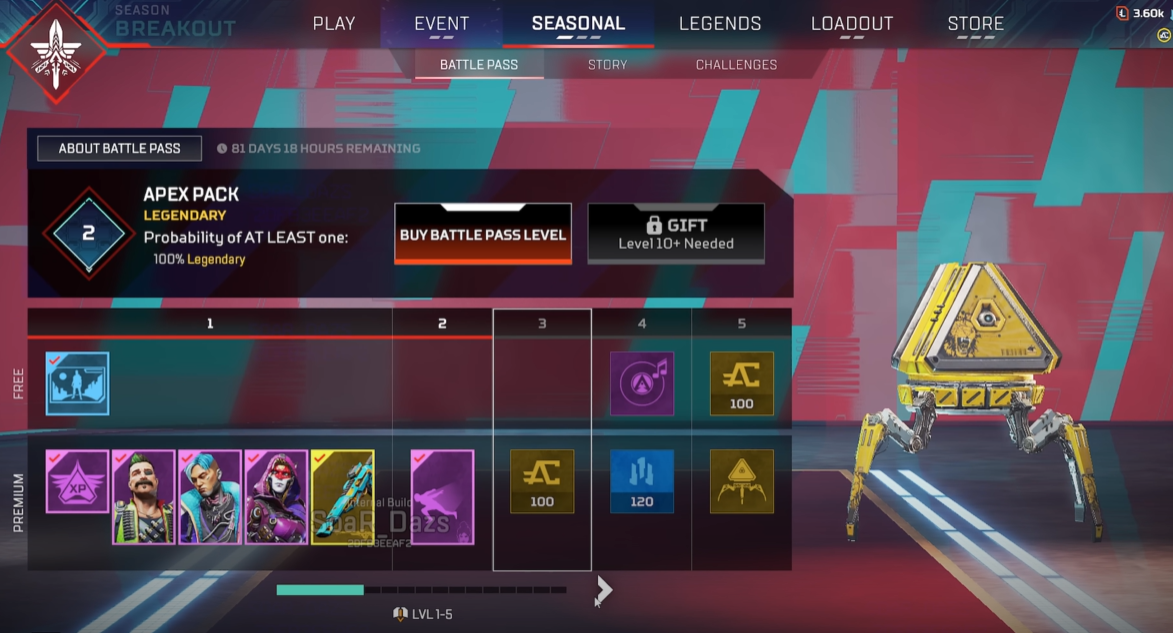
Task: Select the Battle Pass sub-tab
Action: [480, 65]
